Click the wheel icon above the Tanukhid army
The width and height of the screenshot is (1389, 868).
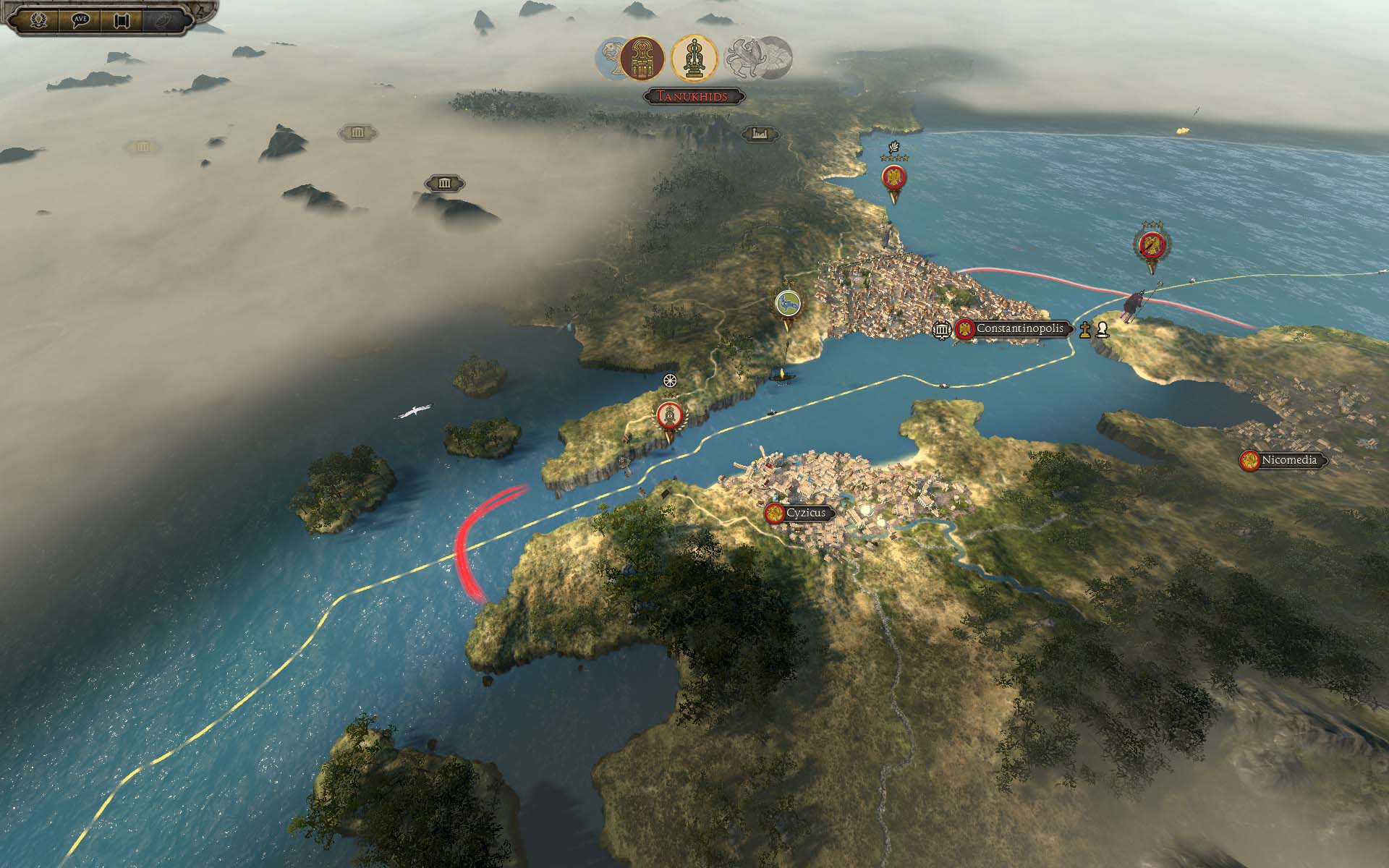[x=671, y=380]
